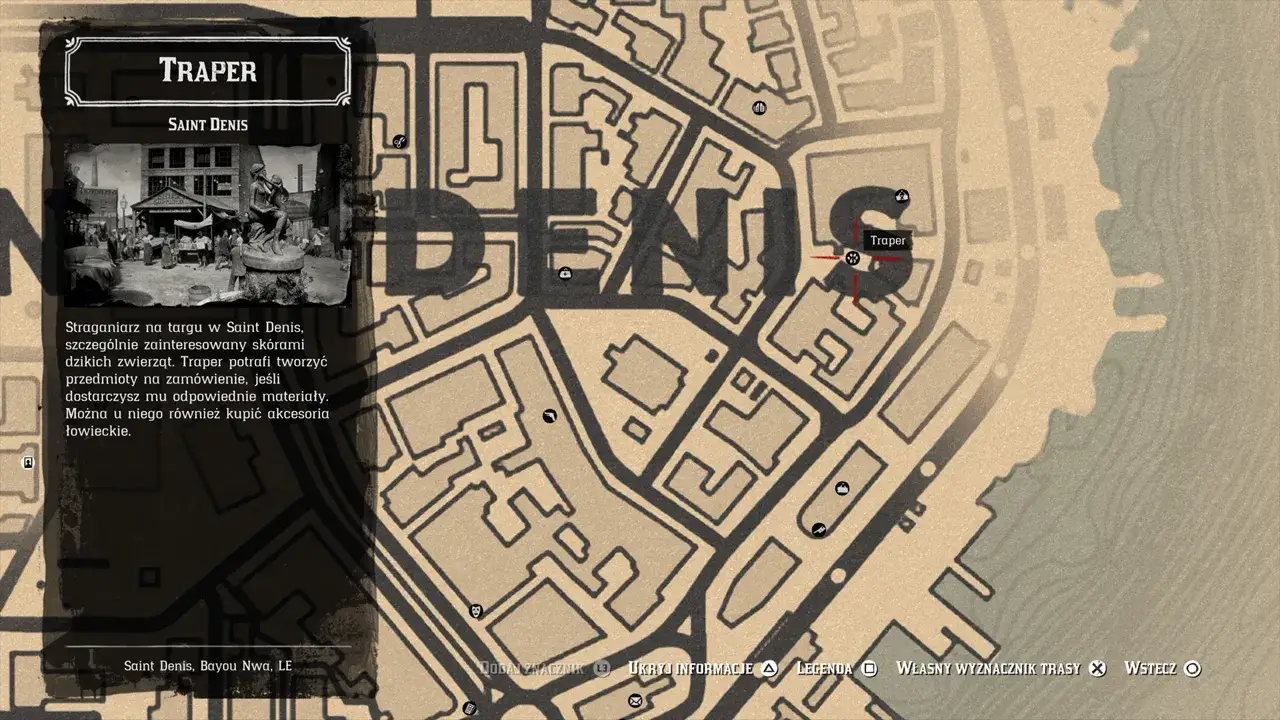
Task: Select the theater masks map marker
Action: coord(477,610)
